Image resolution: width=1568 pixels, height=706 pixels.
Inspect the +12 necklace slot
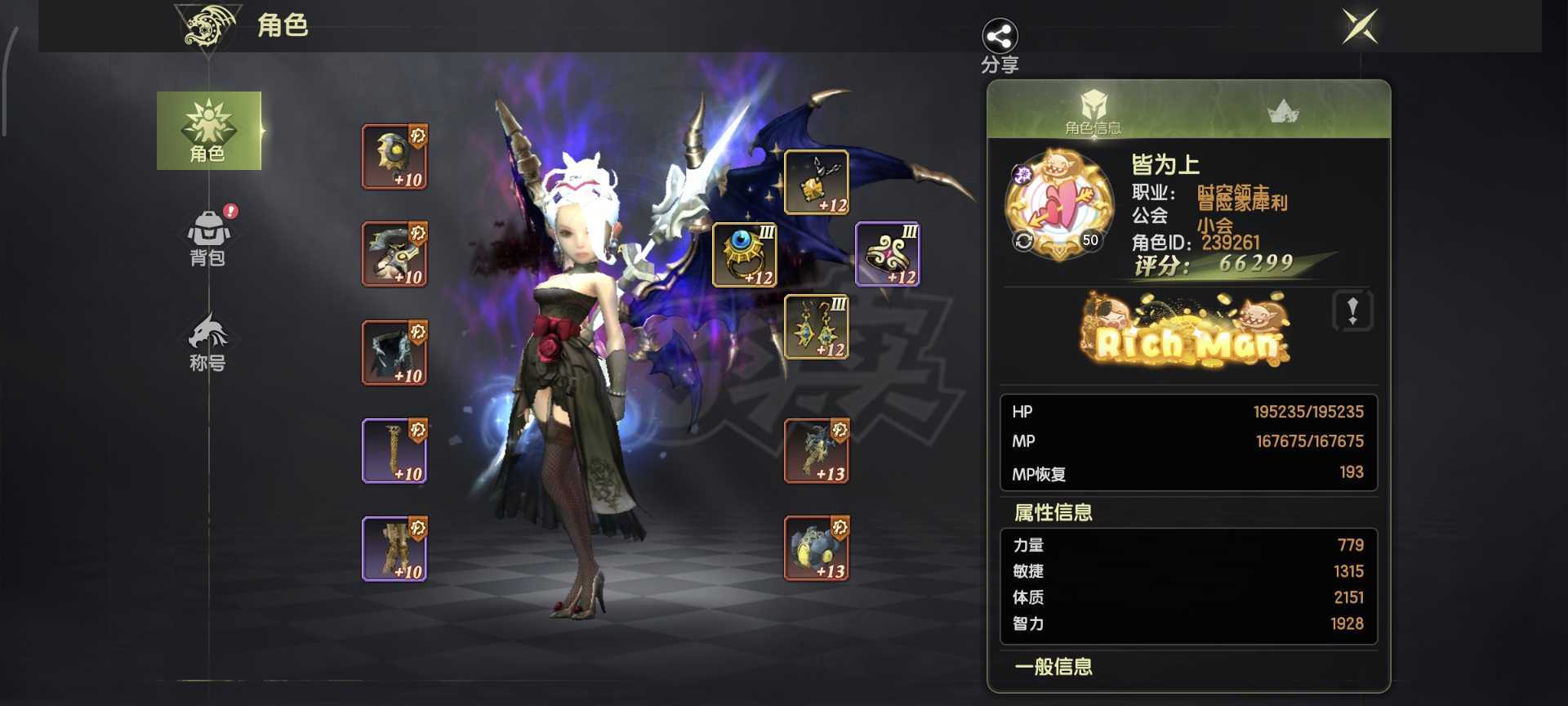tap(817, 182)
